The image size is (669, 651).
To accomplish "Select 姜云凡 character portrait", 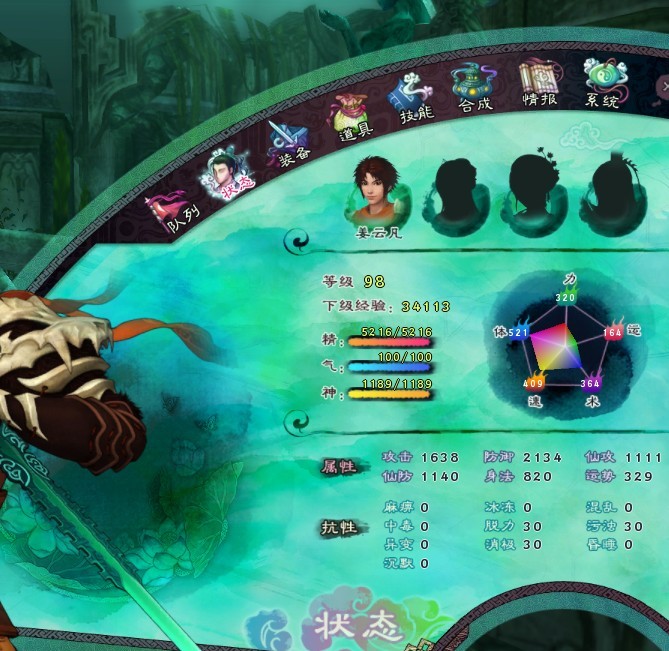I will pyautogui.click(x=377, y=193).
